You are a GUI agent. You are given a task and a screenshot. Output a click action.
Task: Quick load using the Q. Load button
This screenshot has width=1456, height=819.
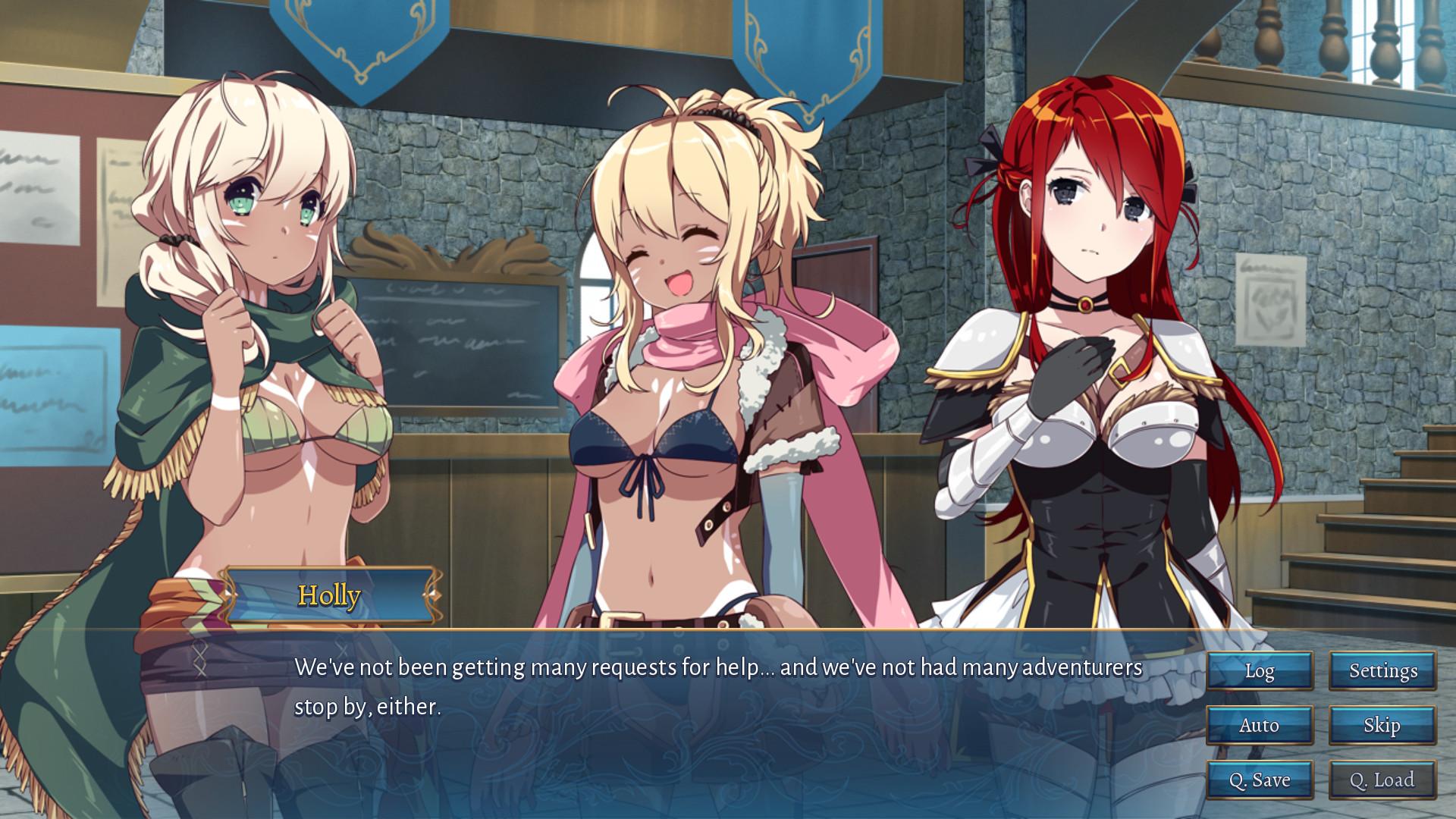[1382, 779]
